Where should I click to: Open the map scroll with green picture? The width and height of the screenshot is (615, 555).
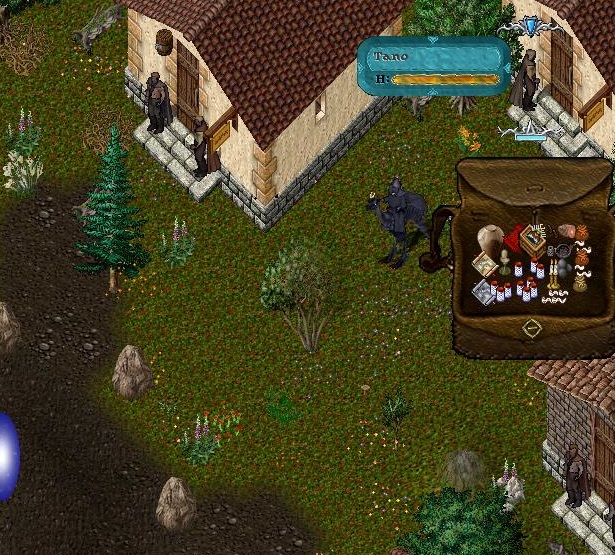coord(485,265)
